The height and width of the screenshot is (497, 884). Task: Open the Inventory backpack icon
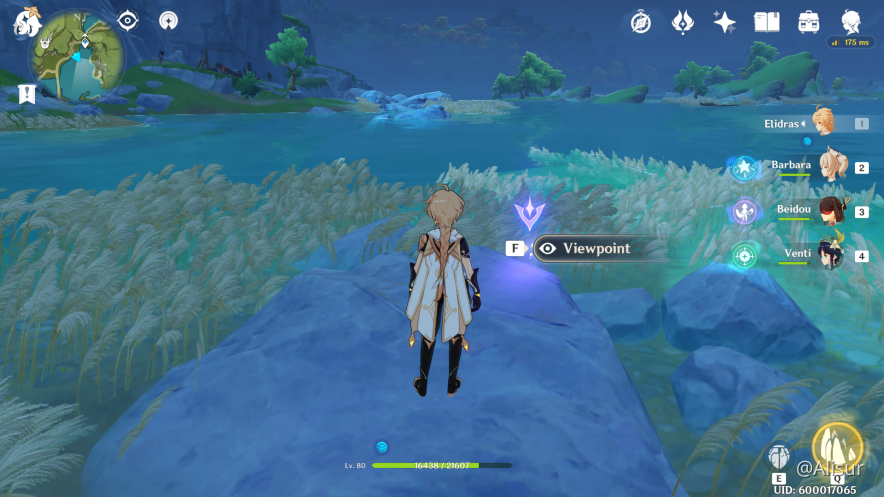coord(809,22)
